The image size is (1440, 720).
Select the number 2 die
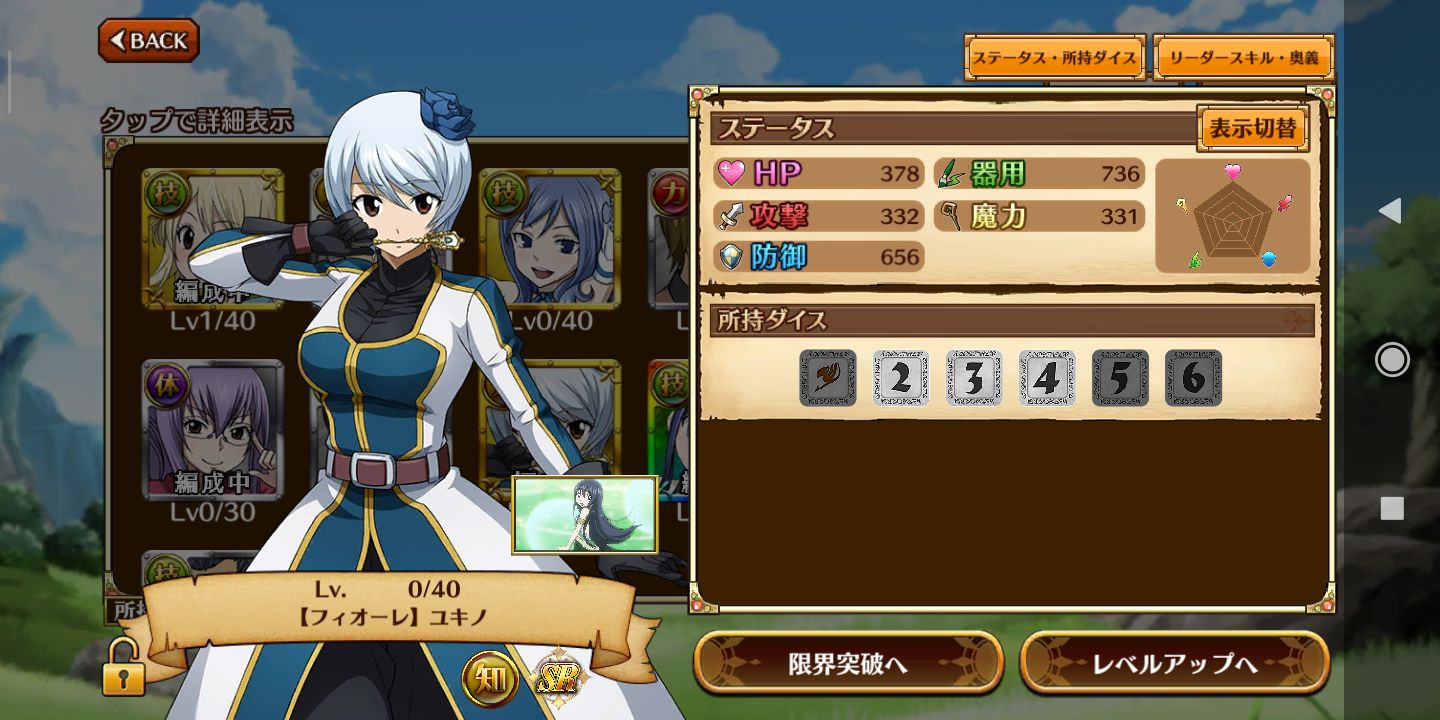(901, 377)
